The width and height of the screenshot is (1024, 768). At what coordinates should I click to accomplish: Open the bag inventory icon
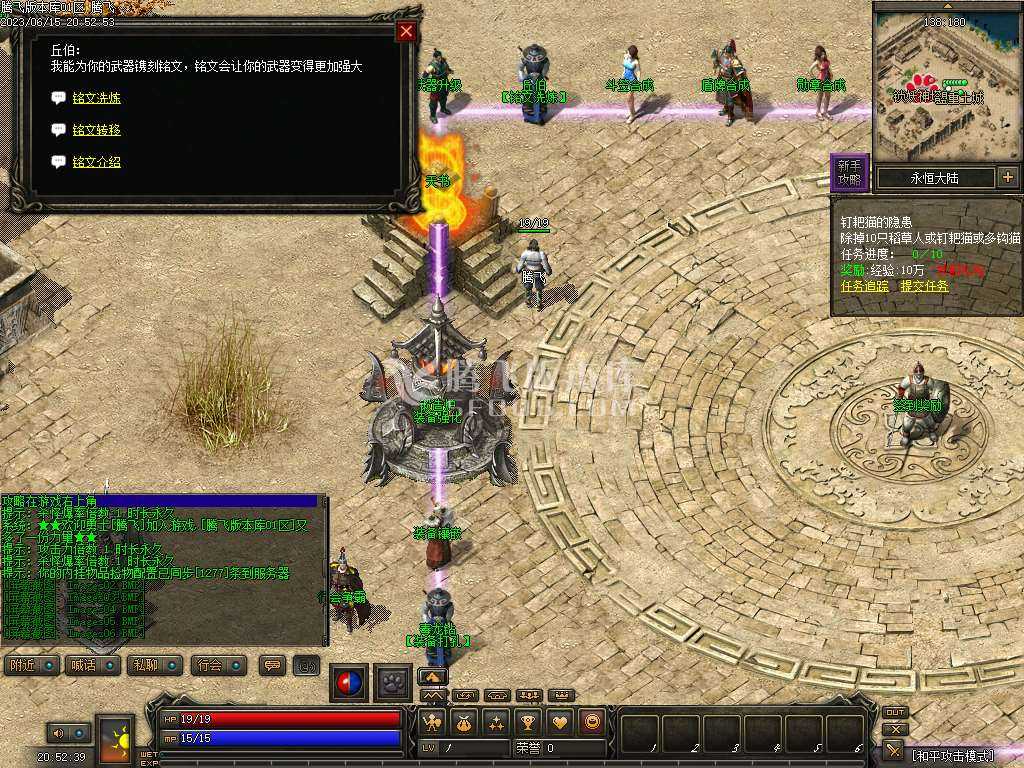464,722
